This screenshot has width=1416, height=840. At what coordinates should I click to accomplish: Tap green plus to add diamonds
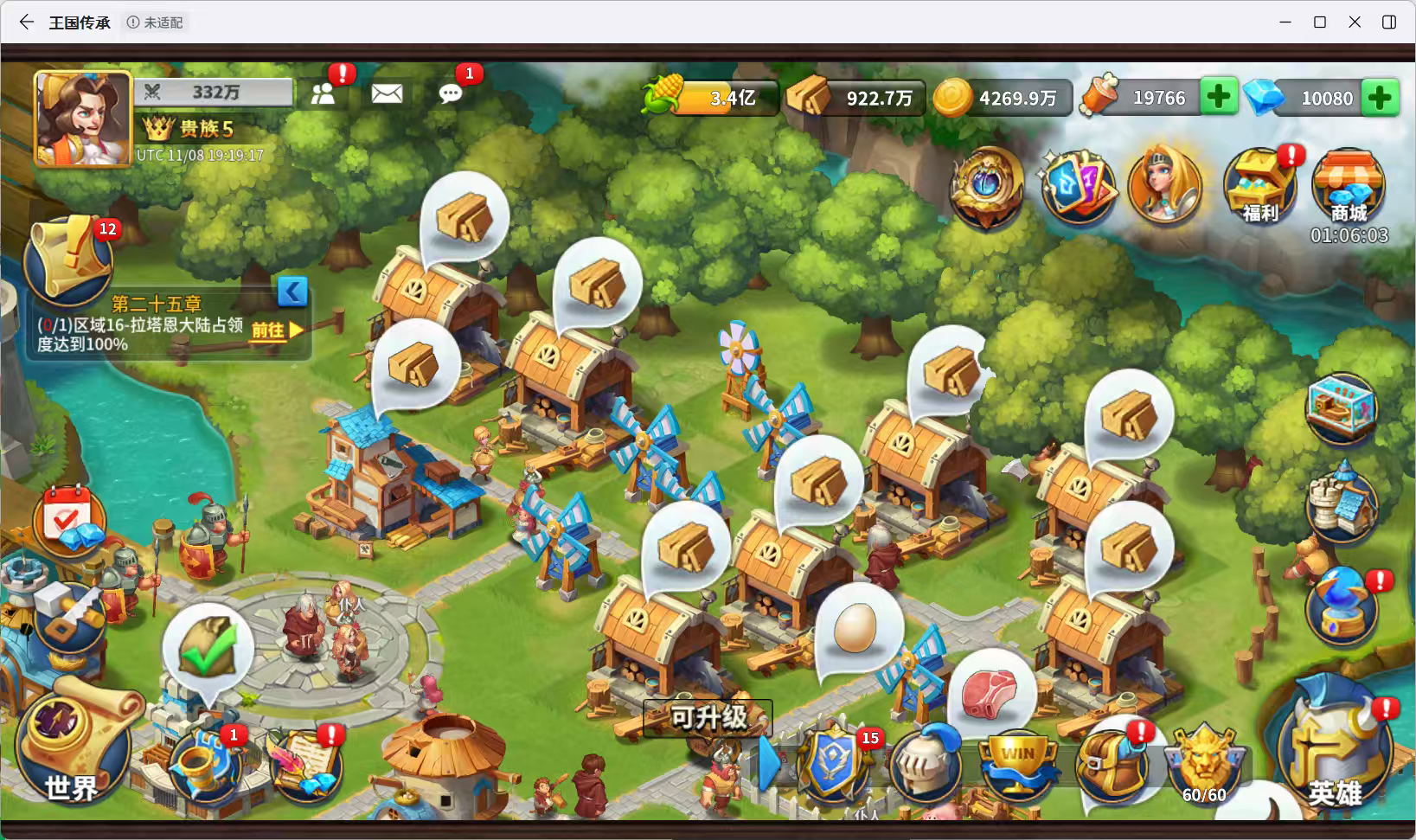[x=1381, y=97]
